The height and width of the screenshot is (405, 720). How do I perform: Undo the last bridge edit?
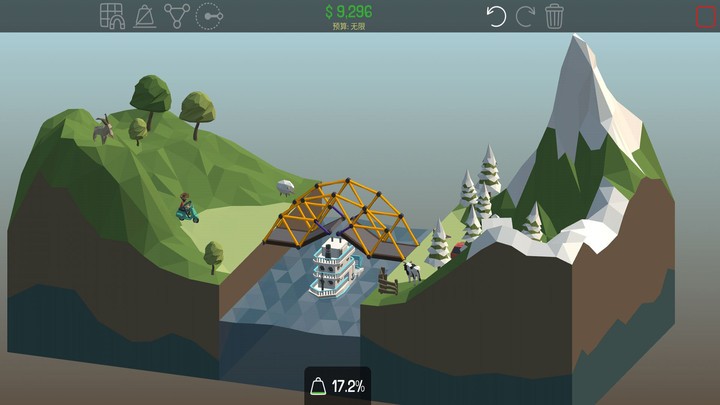tap(496, 16)
